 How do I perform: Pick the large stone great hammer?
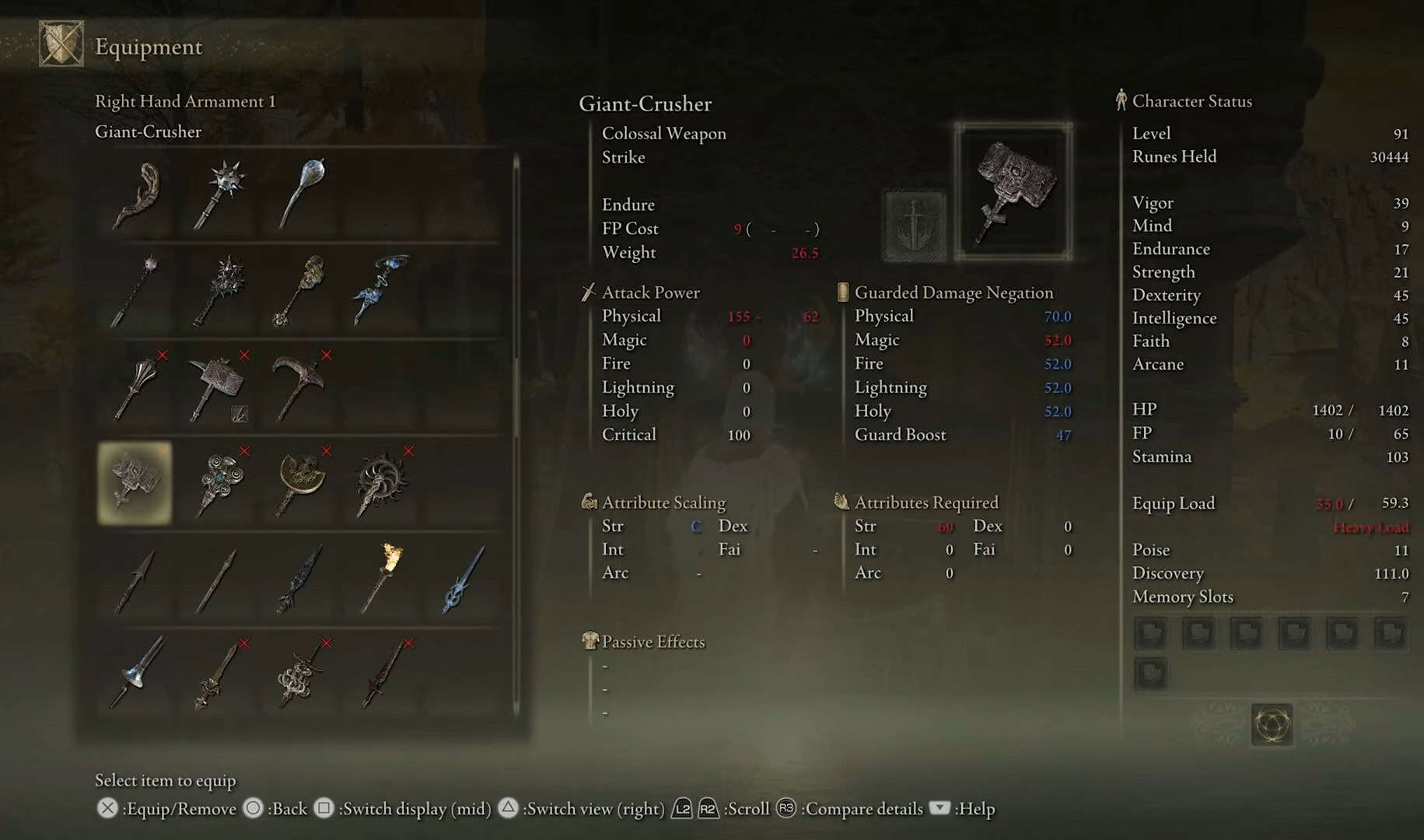219,387
